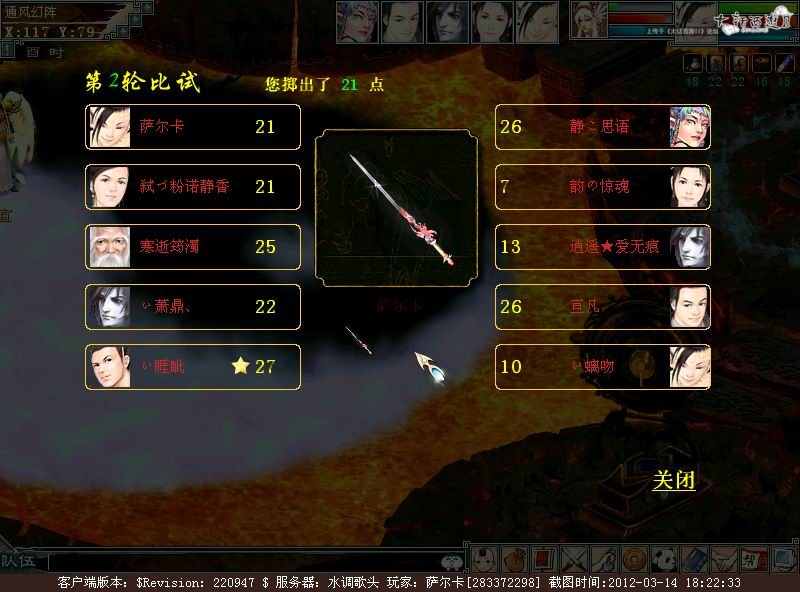Choose the star-marked row with 27 points
The width and height of the screenshot is (800, 592).
pyautogui.click(x=193, y=367)
